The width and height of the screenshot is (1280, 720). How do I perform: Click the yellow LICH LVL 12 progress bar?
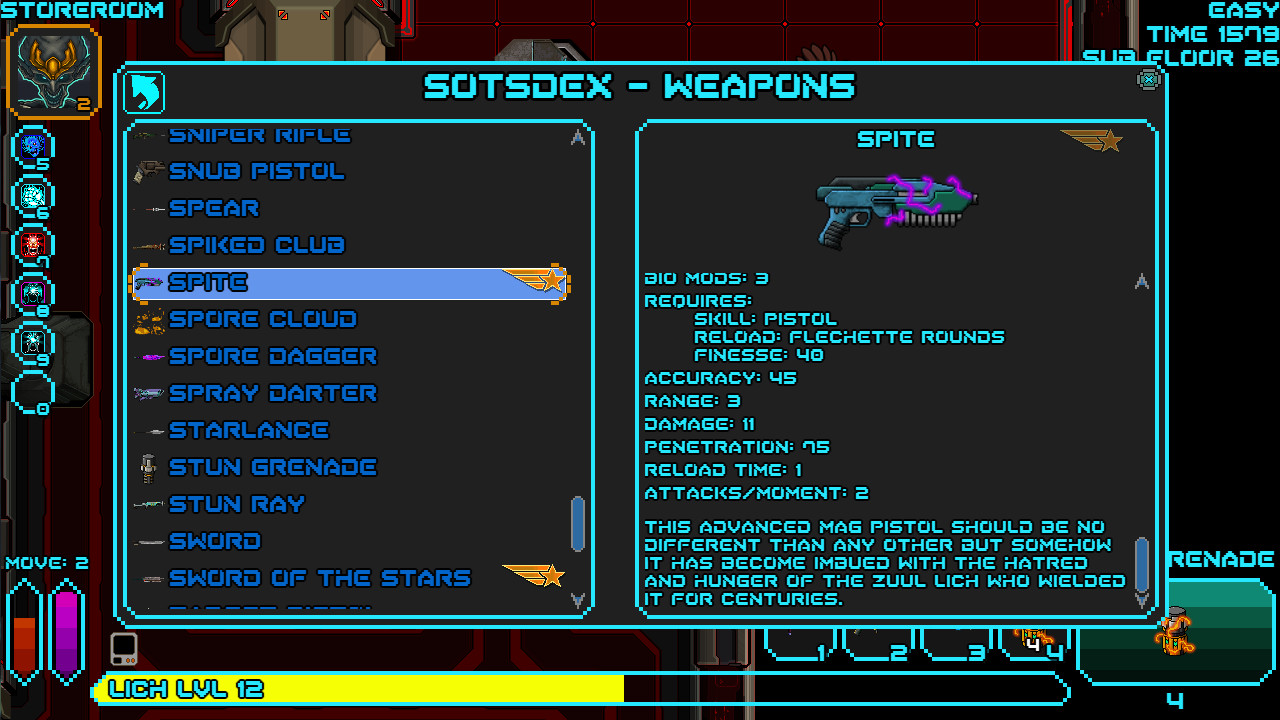[x=350, y=689]
